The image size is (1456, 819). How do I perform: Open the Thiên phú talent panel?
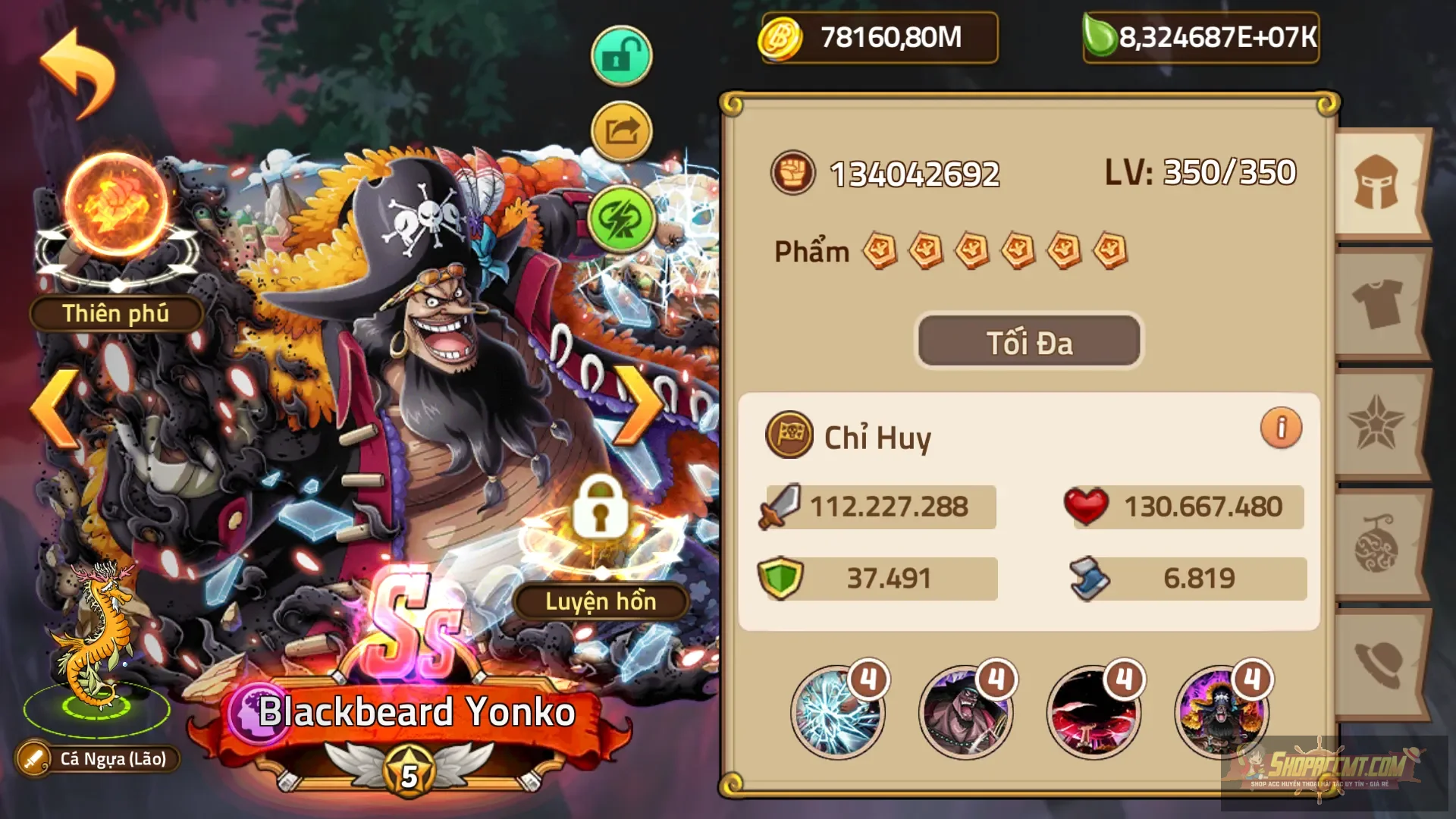(x=115, y=313)
